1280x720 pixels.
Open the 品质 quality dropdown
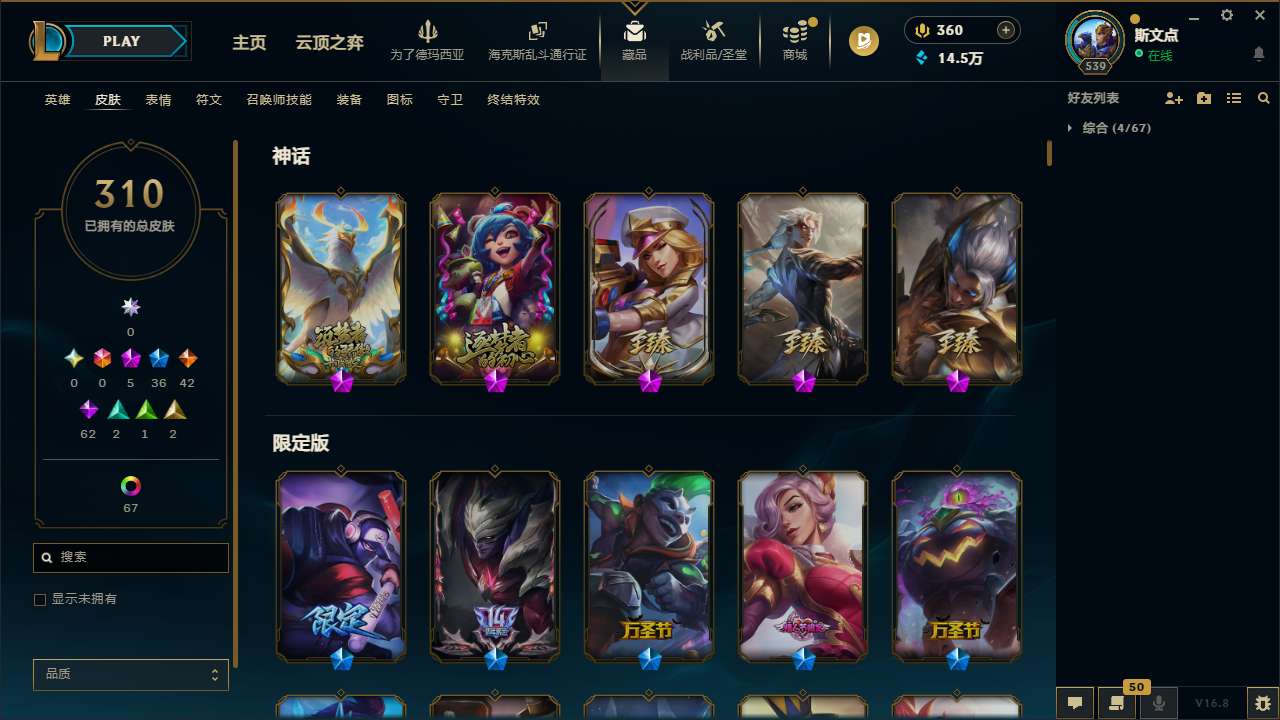tap(130, 674)
